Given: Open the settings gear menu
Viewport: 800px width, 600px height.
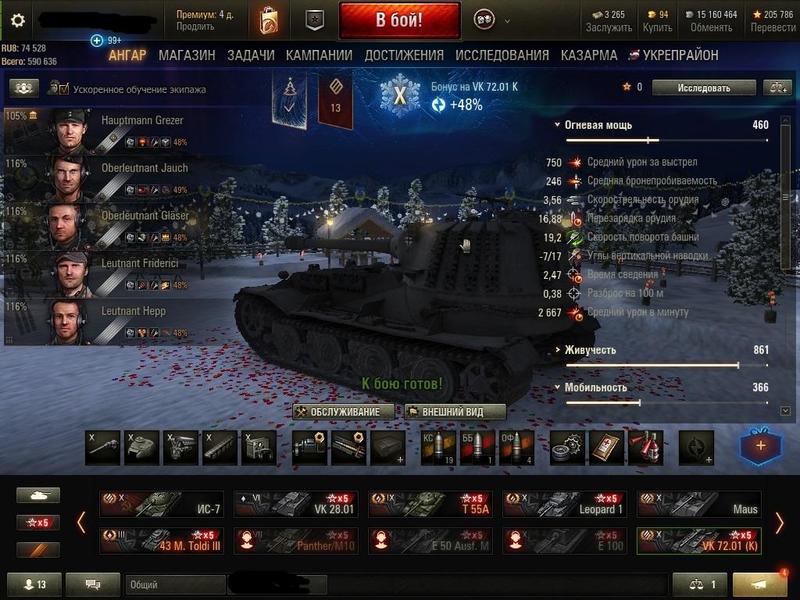Looking at the screenshot, I should pos(17,19).
